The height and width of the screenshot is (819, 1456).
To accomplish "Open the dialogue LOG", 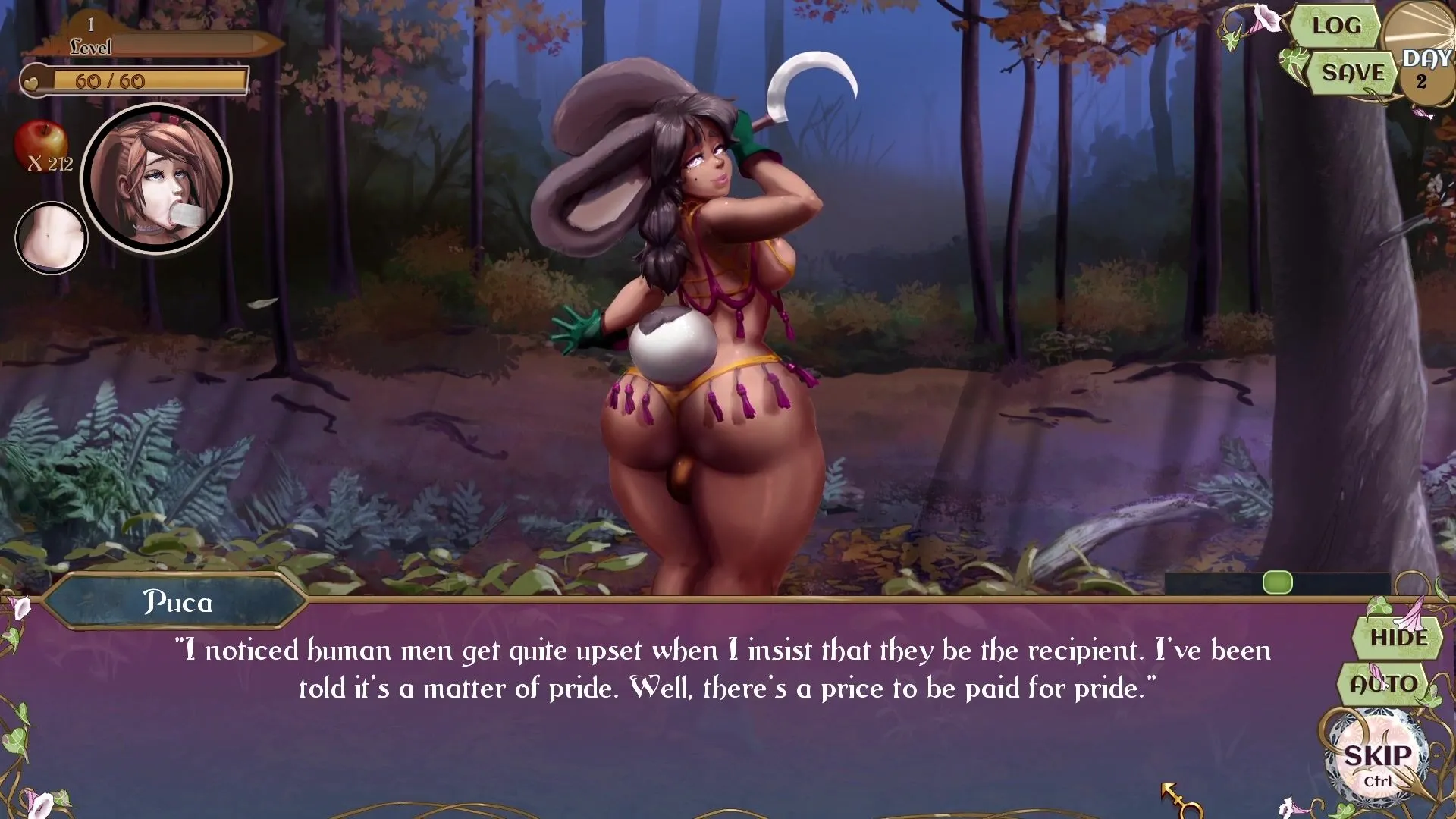I will tap(1336, 26).
